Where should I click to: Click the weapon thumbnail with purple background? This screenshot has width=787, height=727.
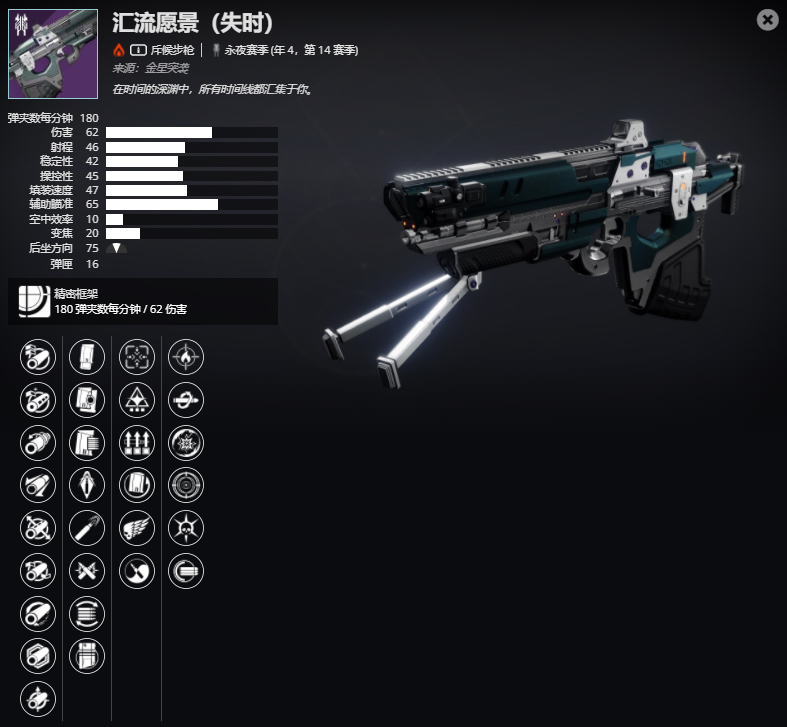53,54
